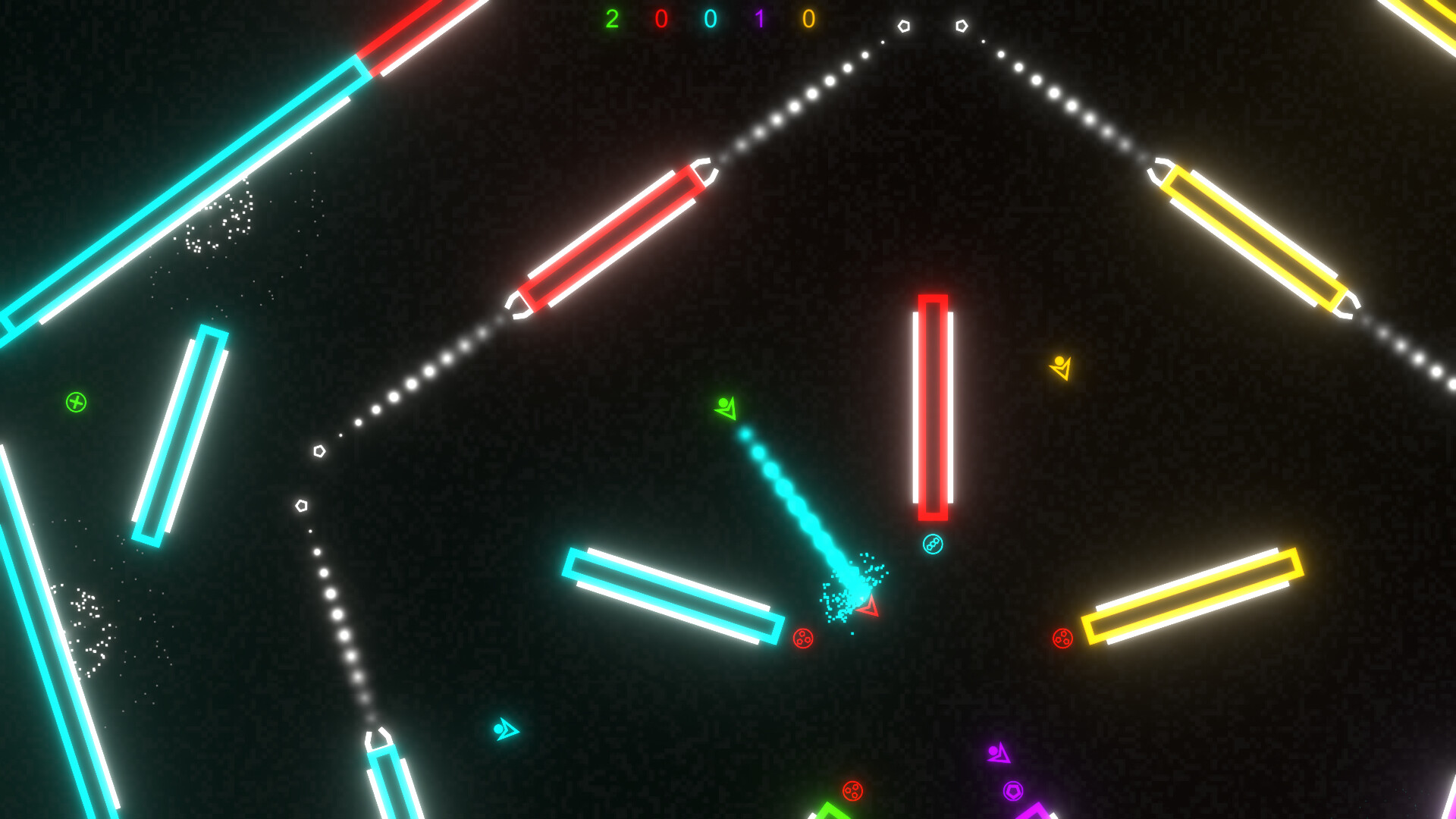Select the purple hexagon power-up at bottom
1456x819 pixels.
click(1014, 789)
